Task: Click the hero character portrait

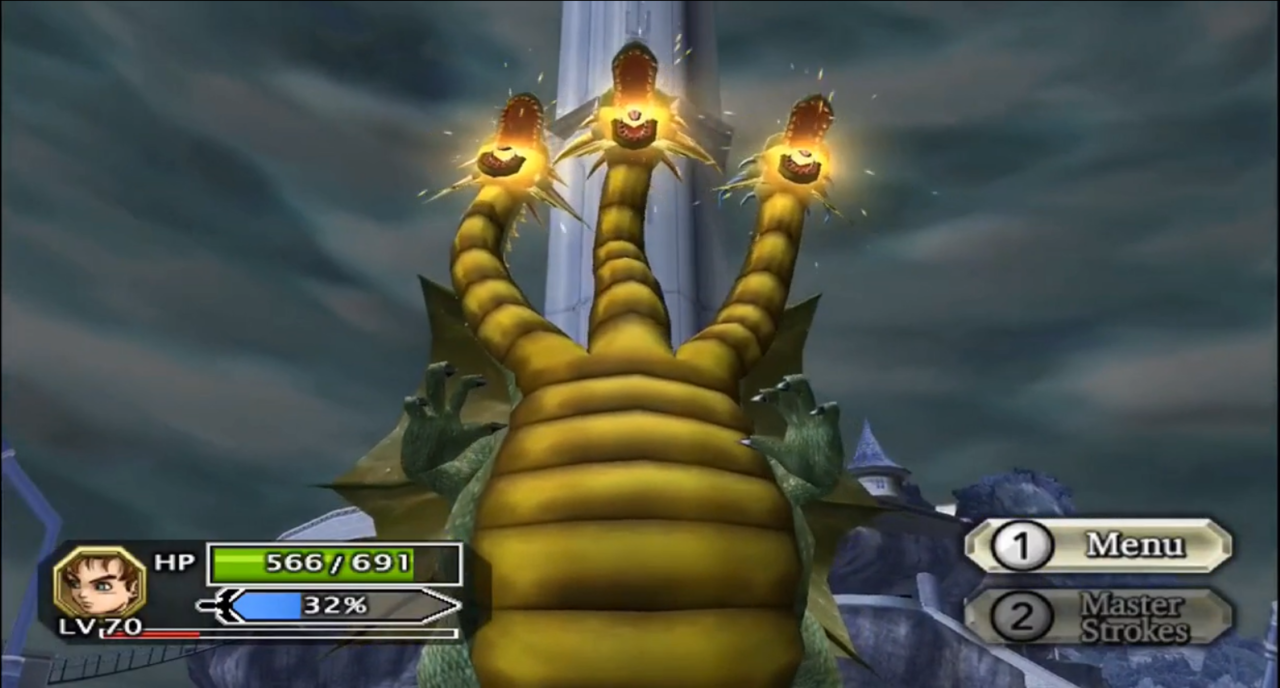Action: point(99,581)
